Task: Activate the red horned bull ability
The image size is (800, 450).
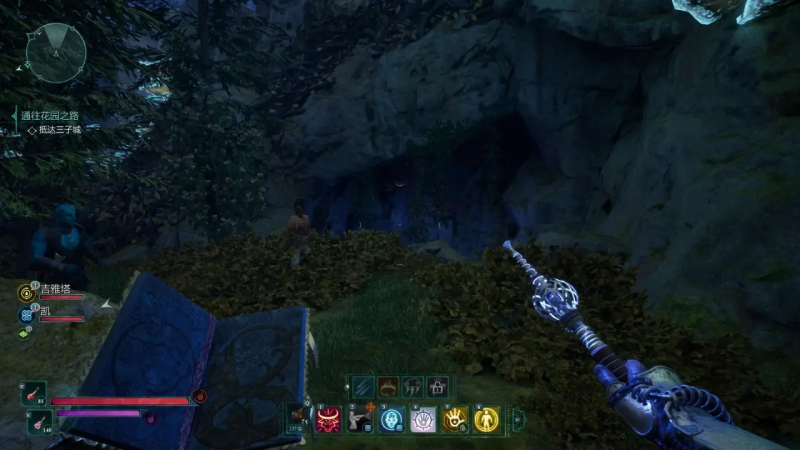Action: (x=329, y=421)
